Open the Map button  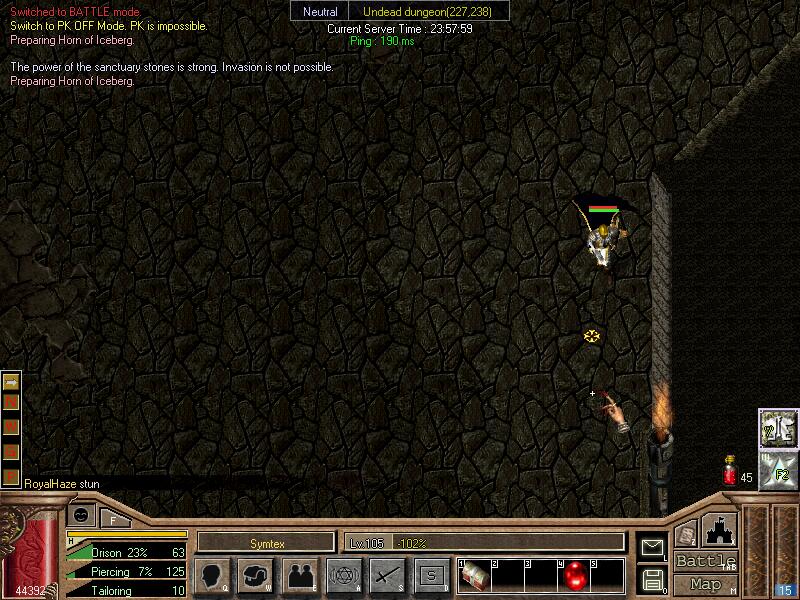pos(706,584)
